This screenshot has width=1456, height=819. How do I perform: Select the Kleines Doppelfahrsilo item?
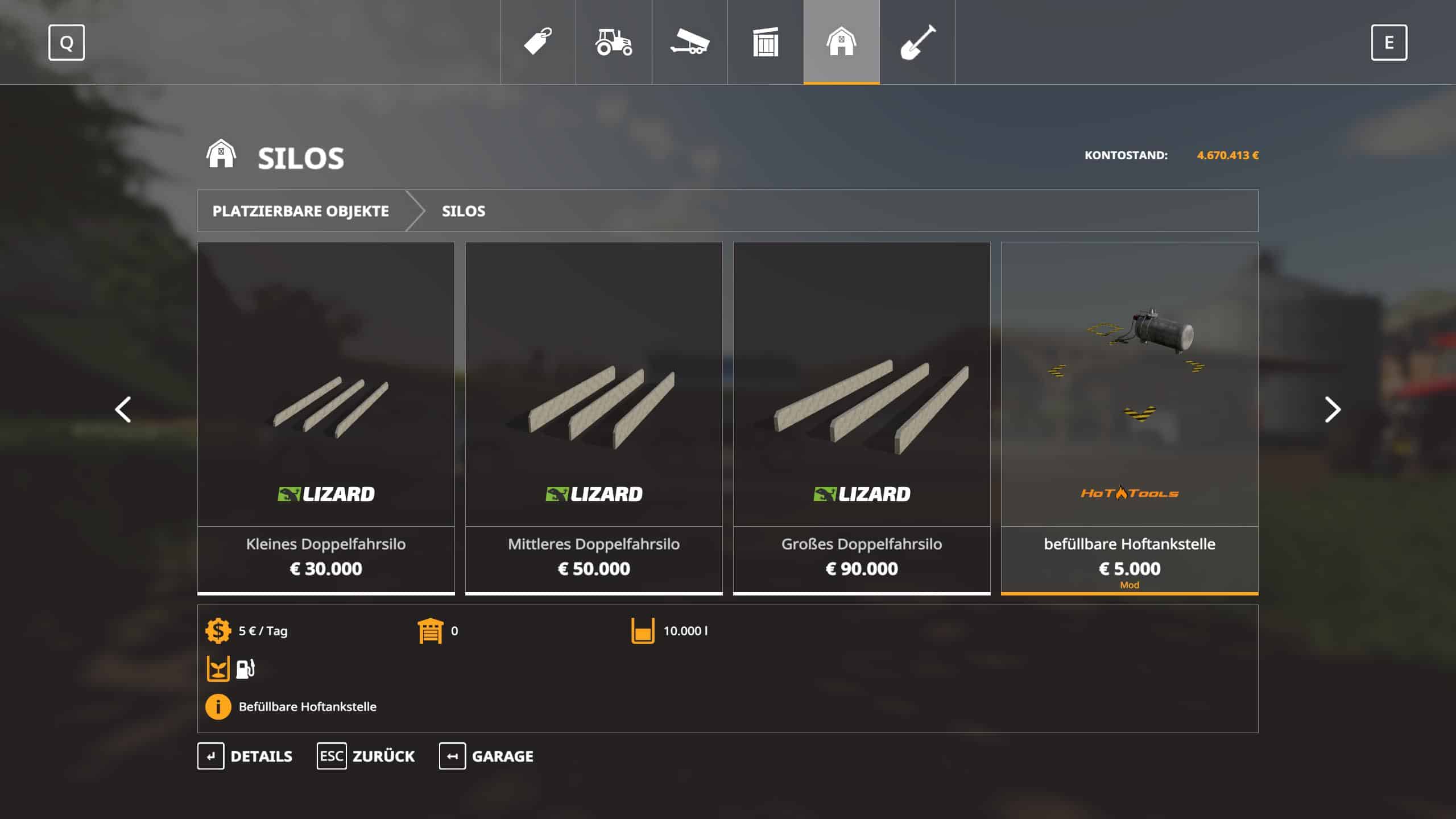pyautogui.click(x=326, y=418)
